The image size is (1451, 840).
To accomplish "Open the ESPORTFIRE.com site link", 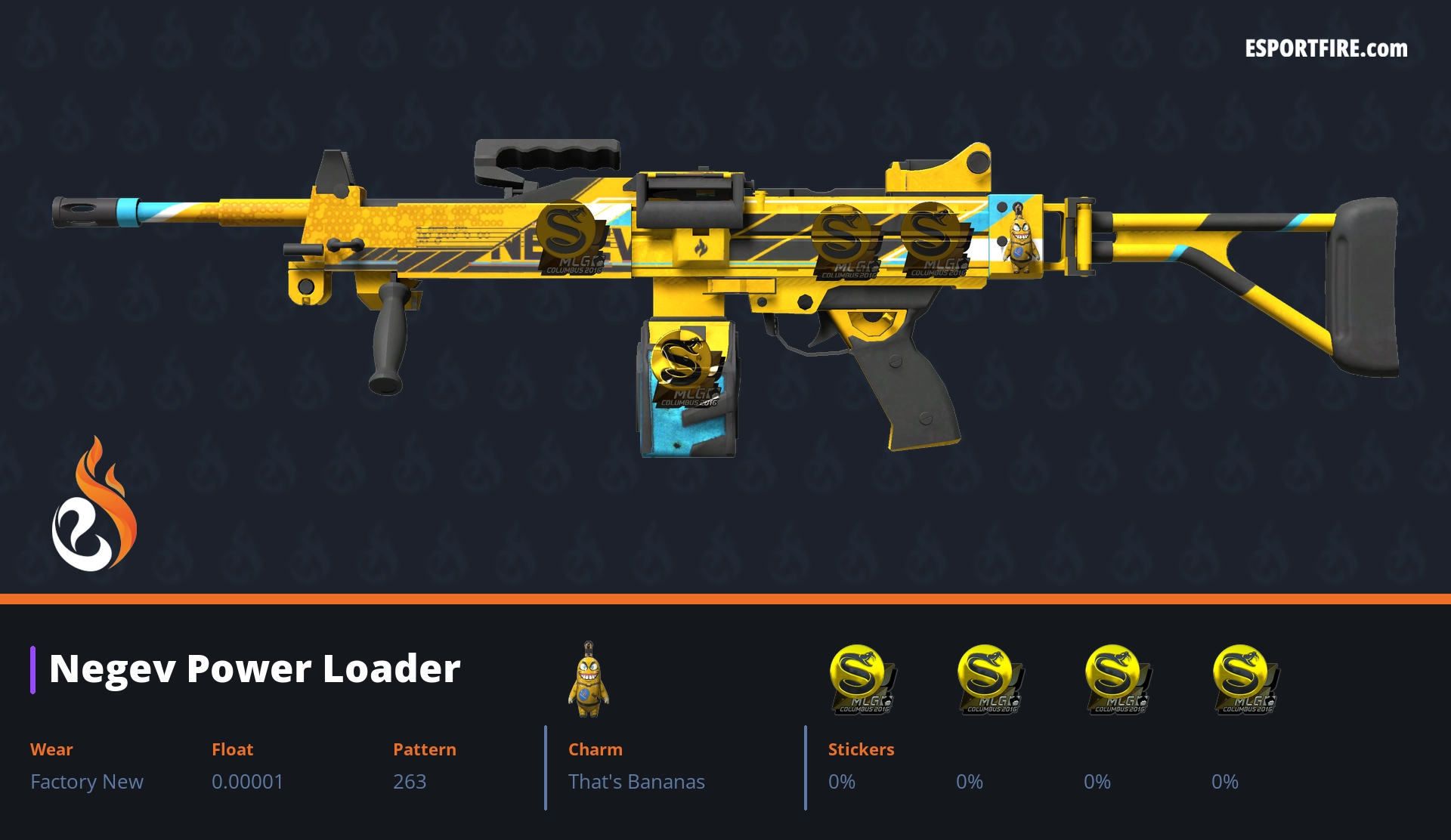I will click(1326, 49).
